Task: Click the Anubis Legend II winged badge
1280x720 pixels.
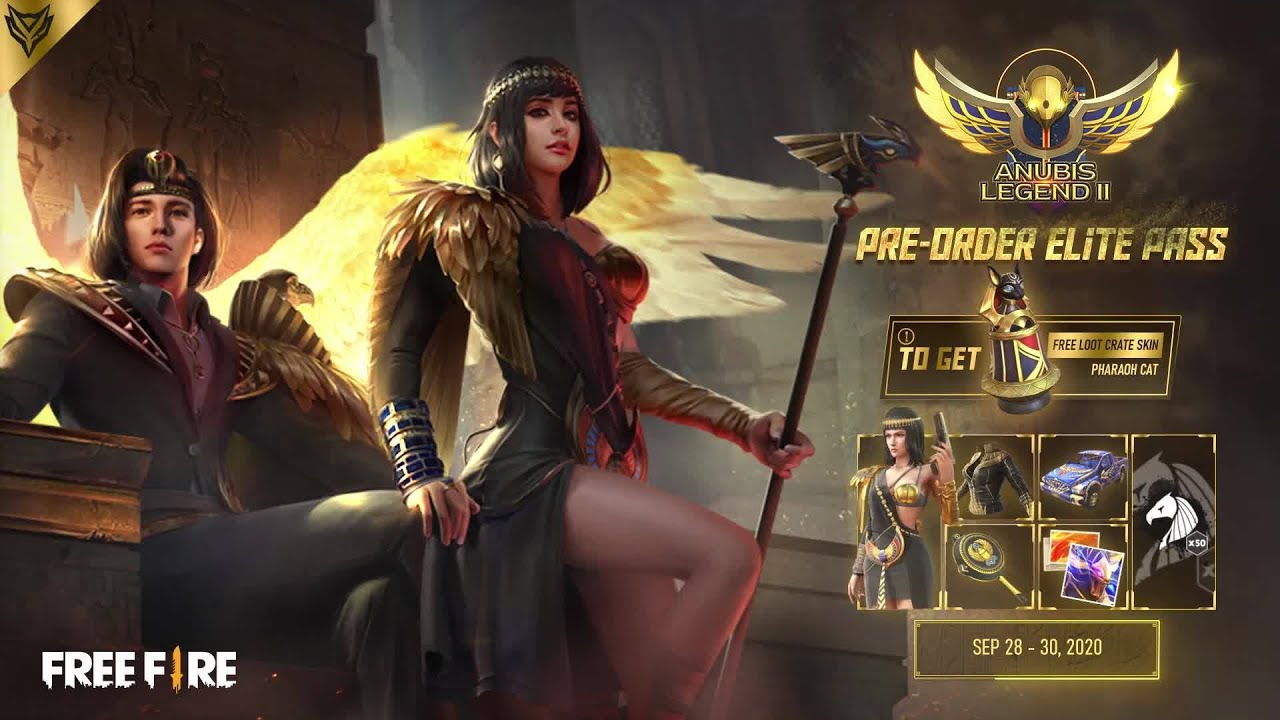Action: pyautogui.click(x=1046, y=125)
